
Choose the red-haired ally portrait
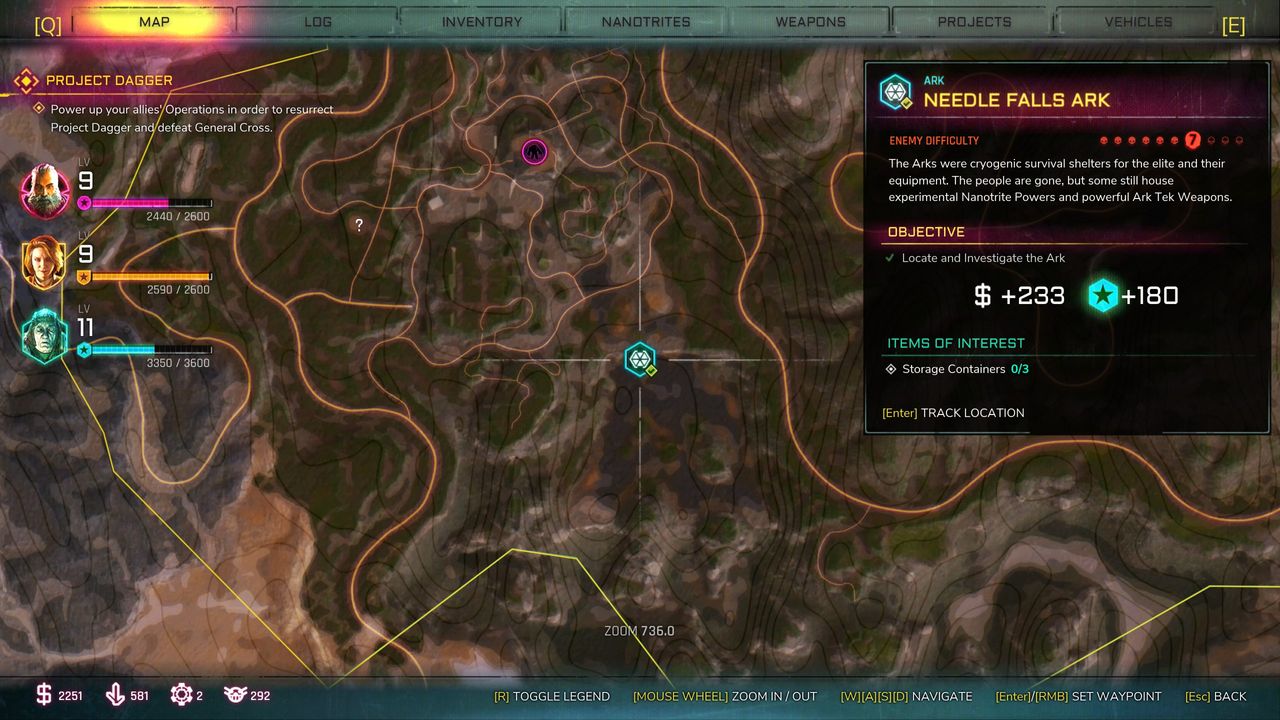click(x=44, y=262)
